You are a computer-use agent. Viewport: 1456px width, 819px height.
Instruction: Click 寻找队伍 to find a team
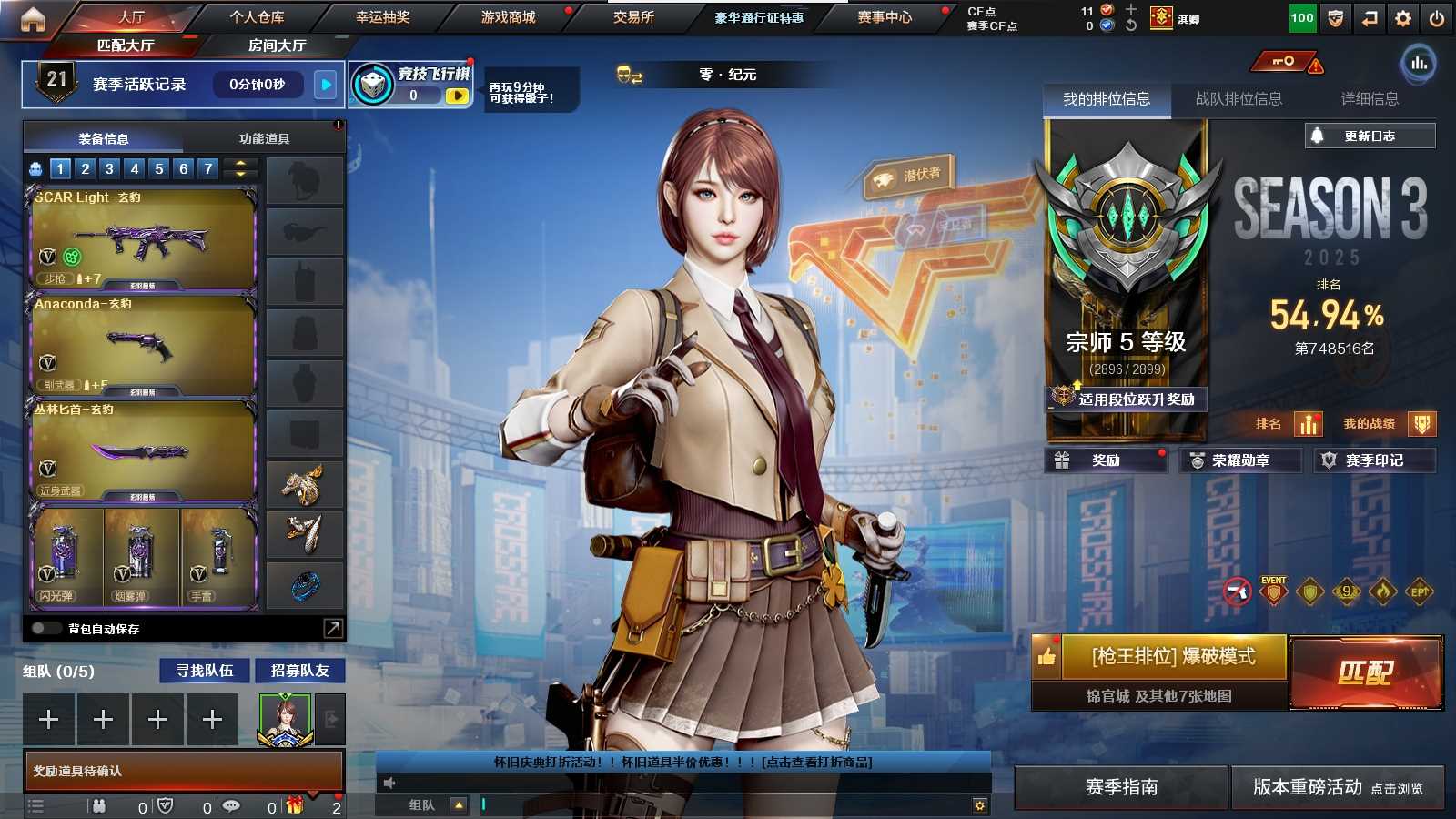click(x=205, y=671)
